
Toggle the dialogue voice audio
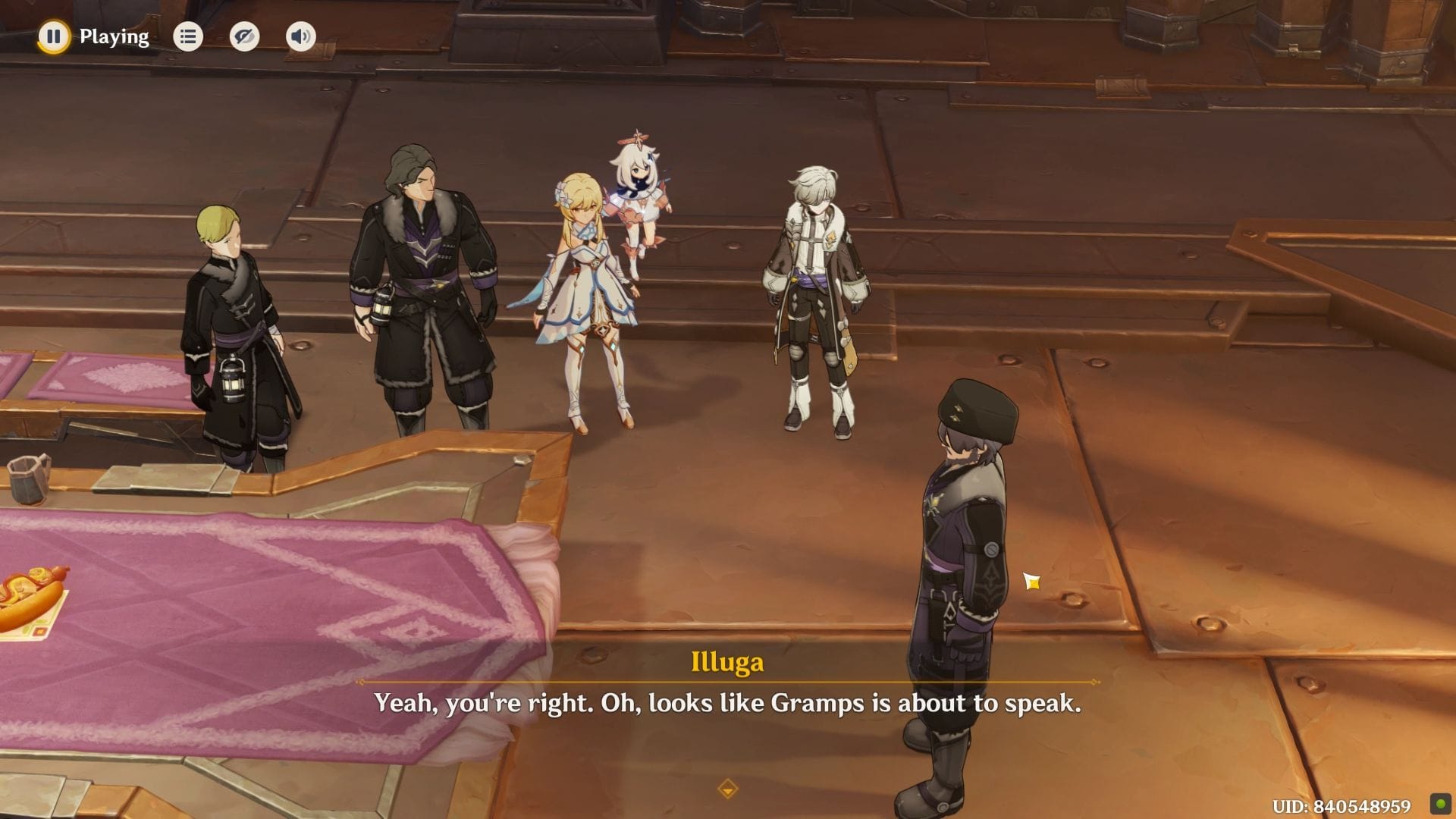tap(300, 36)
